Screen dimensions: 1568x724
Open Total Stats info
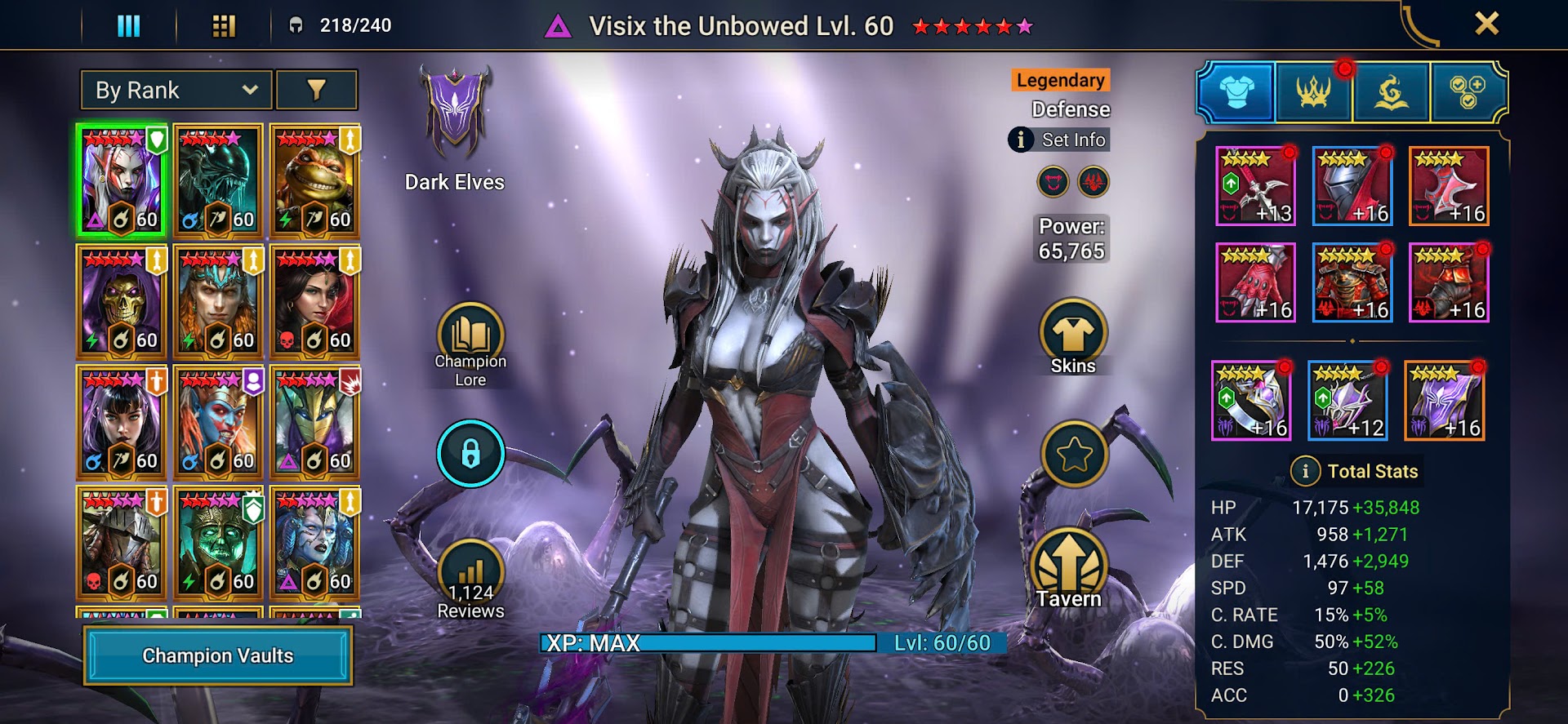click(1305, 471)
